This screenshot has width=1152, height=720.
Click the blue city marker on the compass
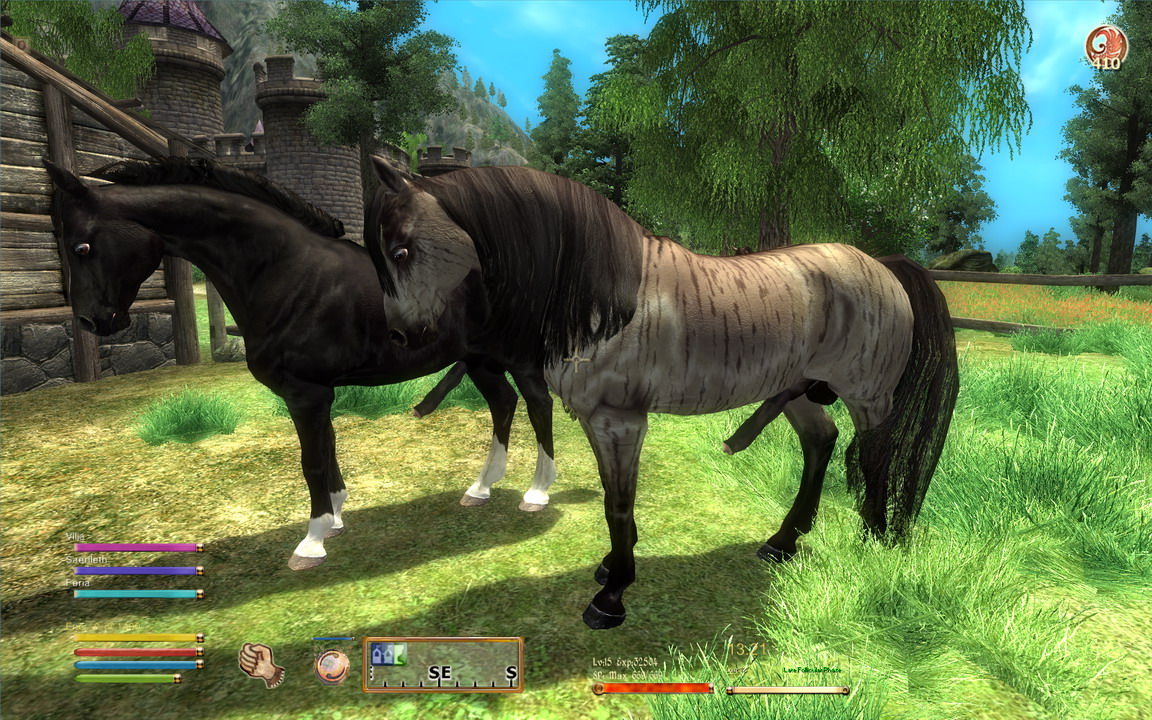point(380,654)
